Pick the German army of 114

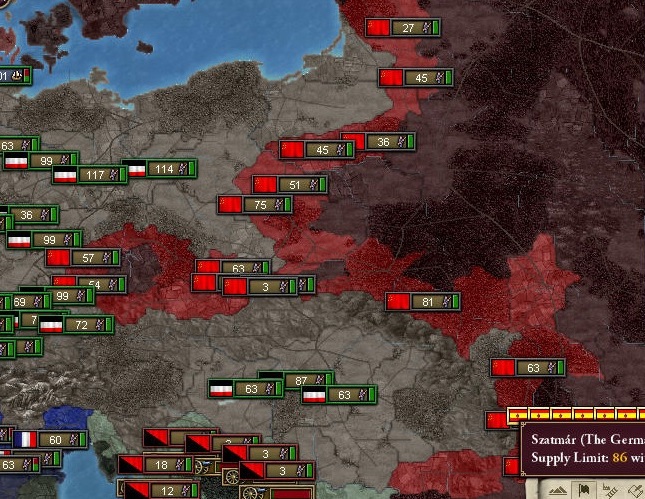point(159,169)
